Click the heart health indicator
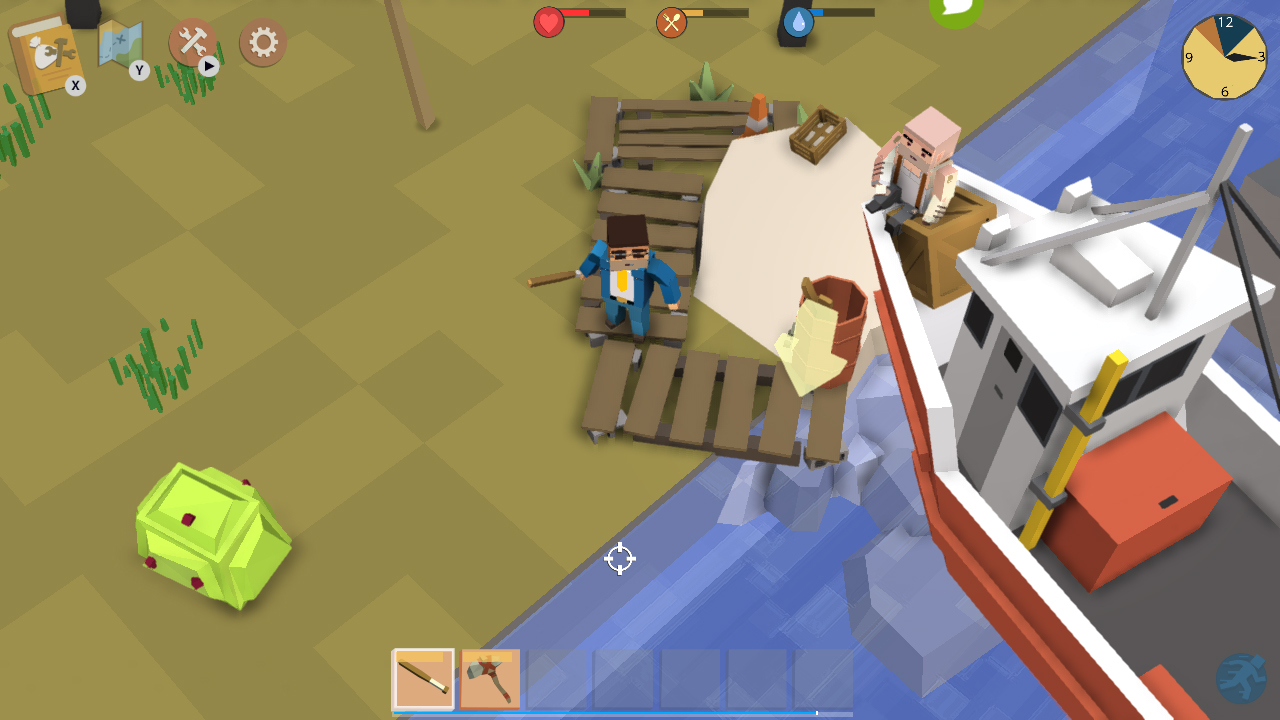Screen dimensions: 1280x720 [548, 20]
